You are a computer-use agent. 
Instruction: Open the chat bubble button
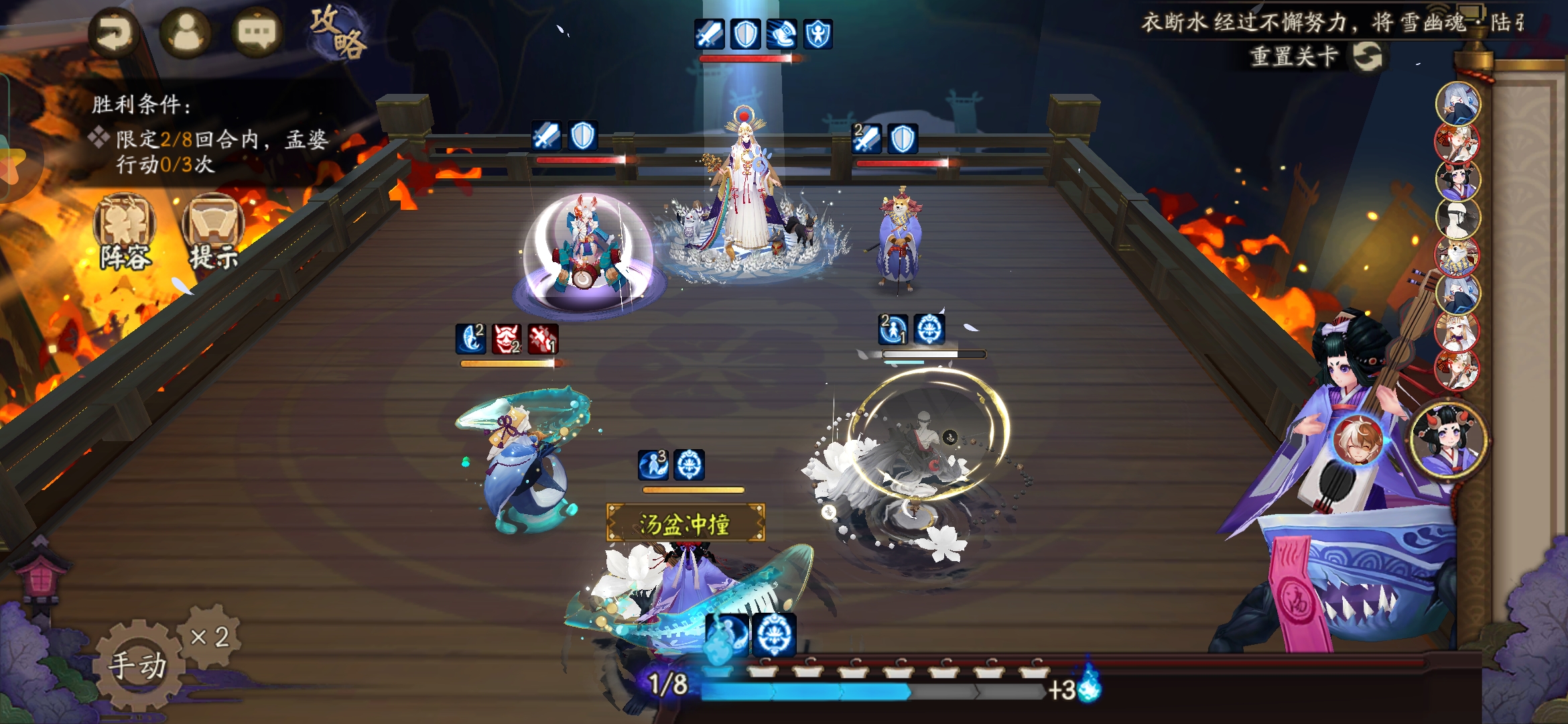[x=256, y=33]
